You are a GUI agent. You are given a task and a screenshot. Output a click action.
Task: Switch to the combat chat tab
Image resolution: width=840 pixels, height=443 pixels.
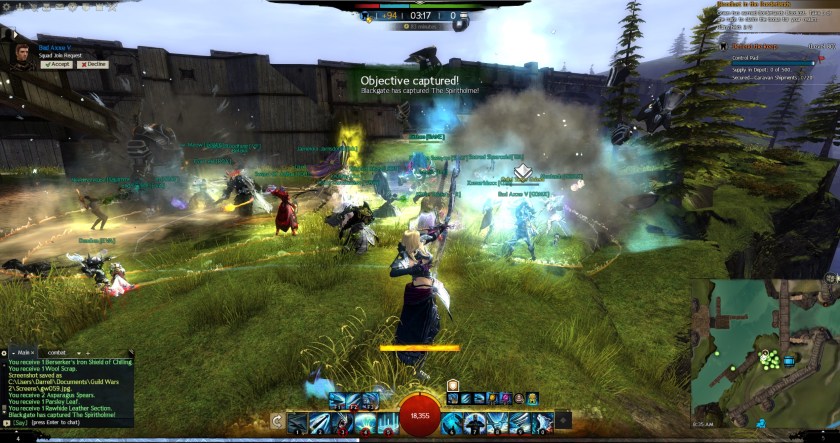[x=57, y=352]
